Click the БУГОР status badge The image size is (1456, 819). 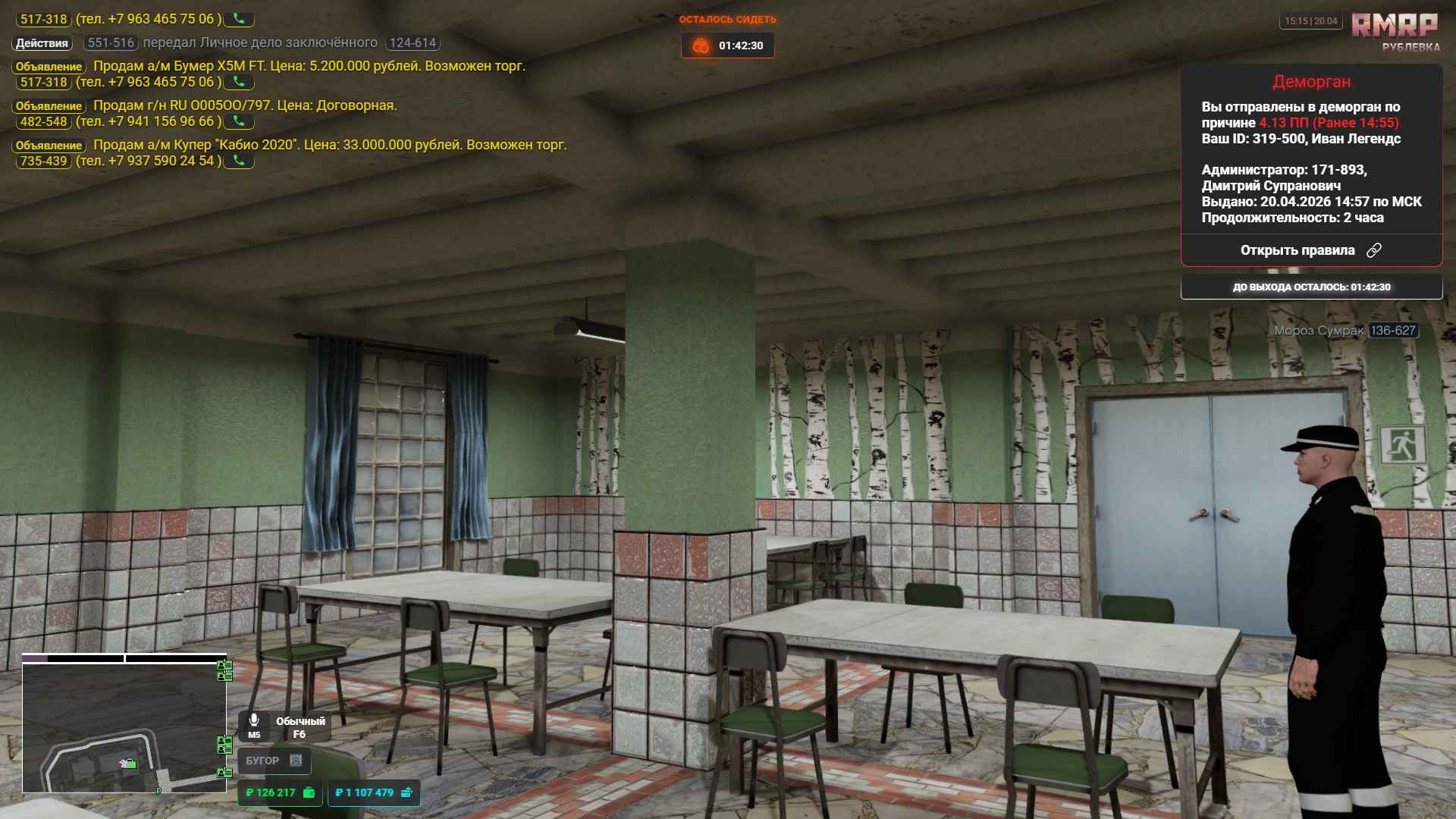tap(274, 761)
